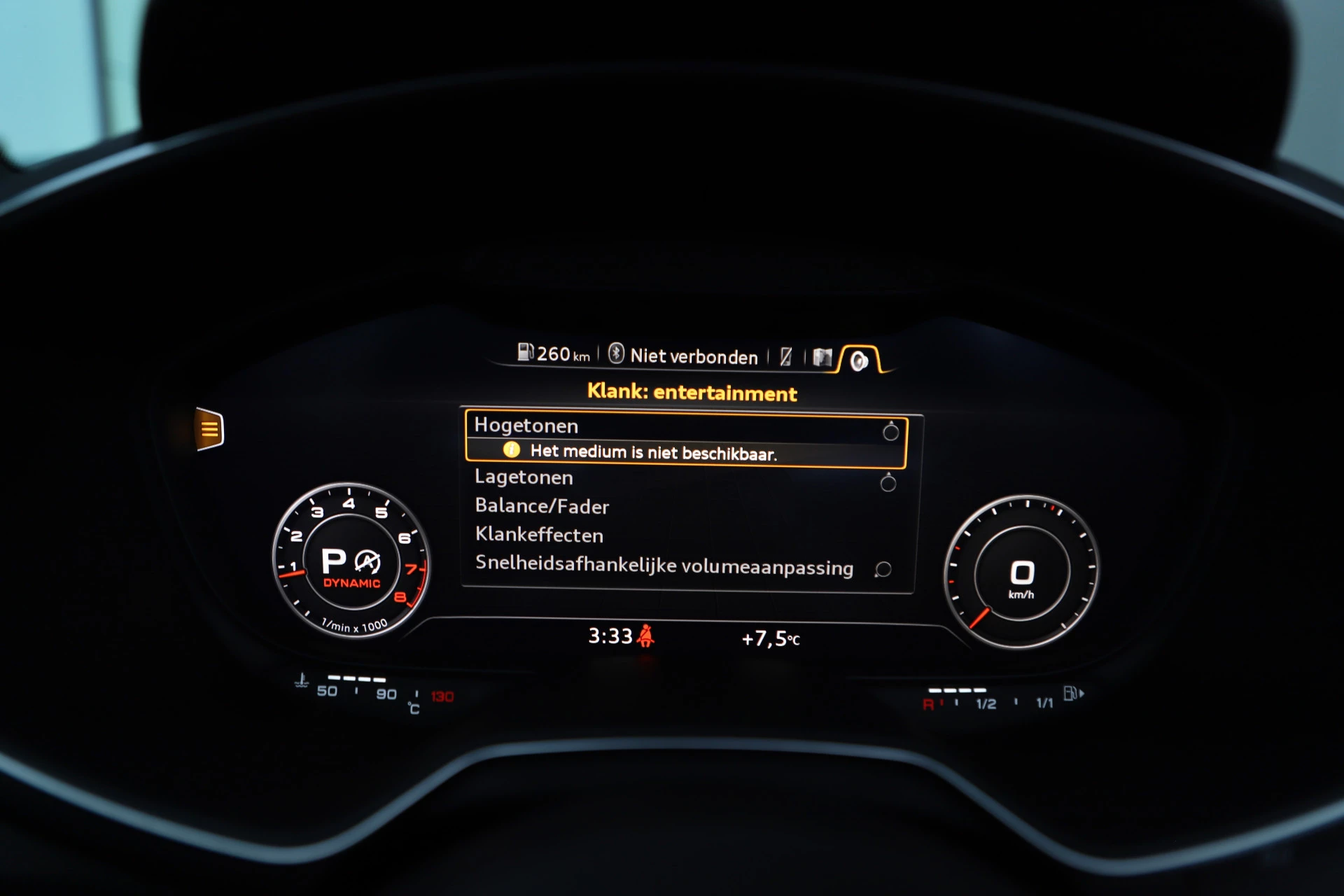Screen dimensions: 1344x896
Task: Open the navigation map icon
Action: pos(823,356)
